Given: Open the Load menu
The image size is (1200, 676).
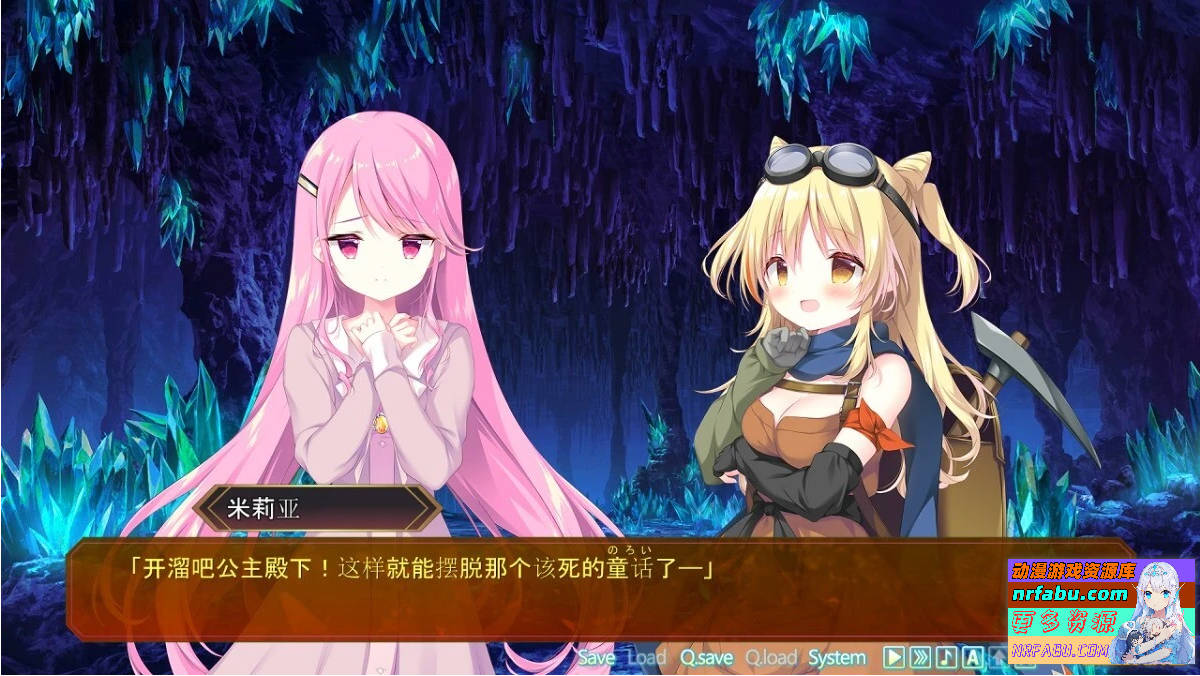Looking at the screenshot, I should pos(646,657).
